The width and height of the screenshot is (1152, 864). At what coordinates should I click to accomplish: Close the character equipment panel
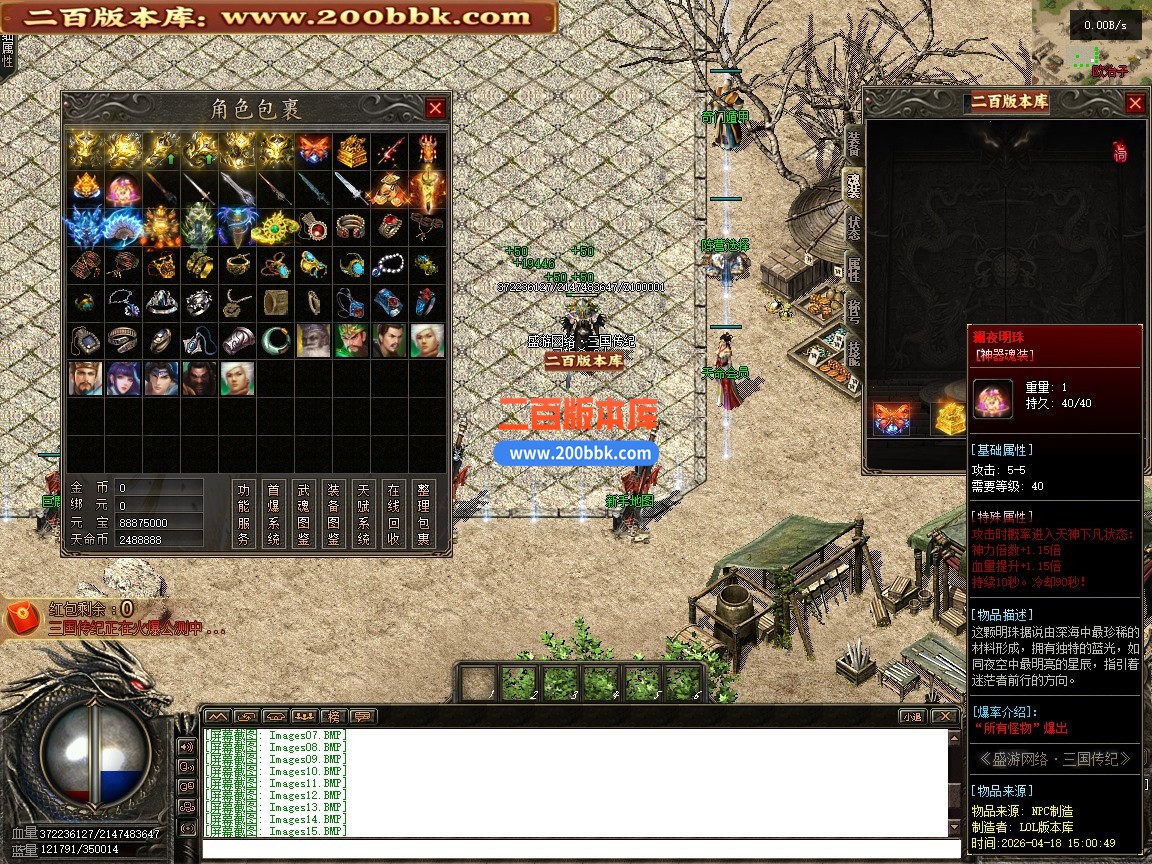pyautogui.click(x=1135, y=103)
